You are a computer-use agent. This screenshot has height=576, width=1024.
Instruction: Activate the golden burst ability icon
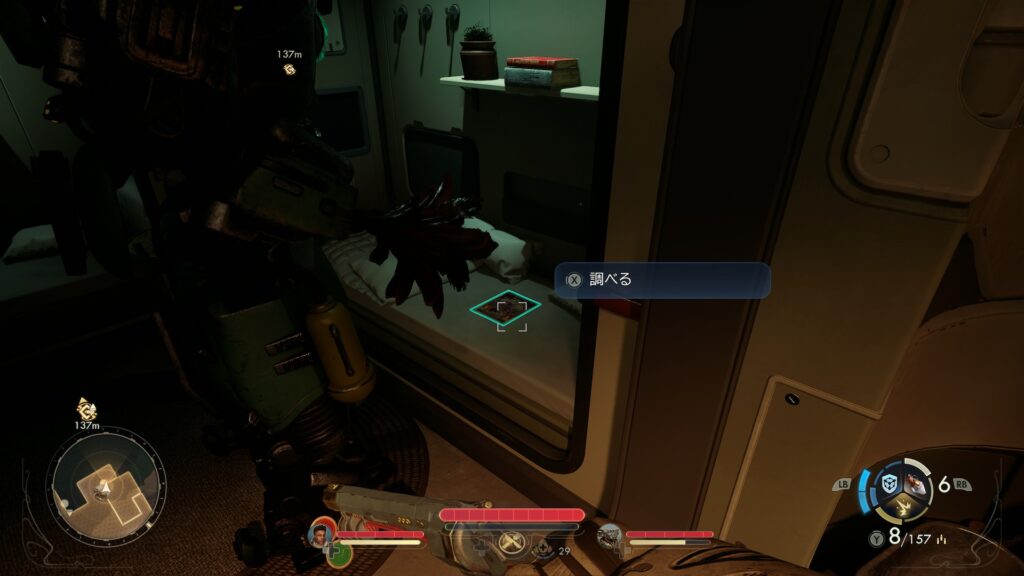(x=903, y=507)
